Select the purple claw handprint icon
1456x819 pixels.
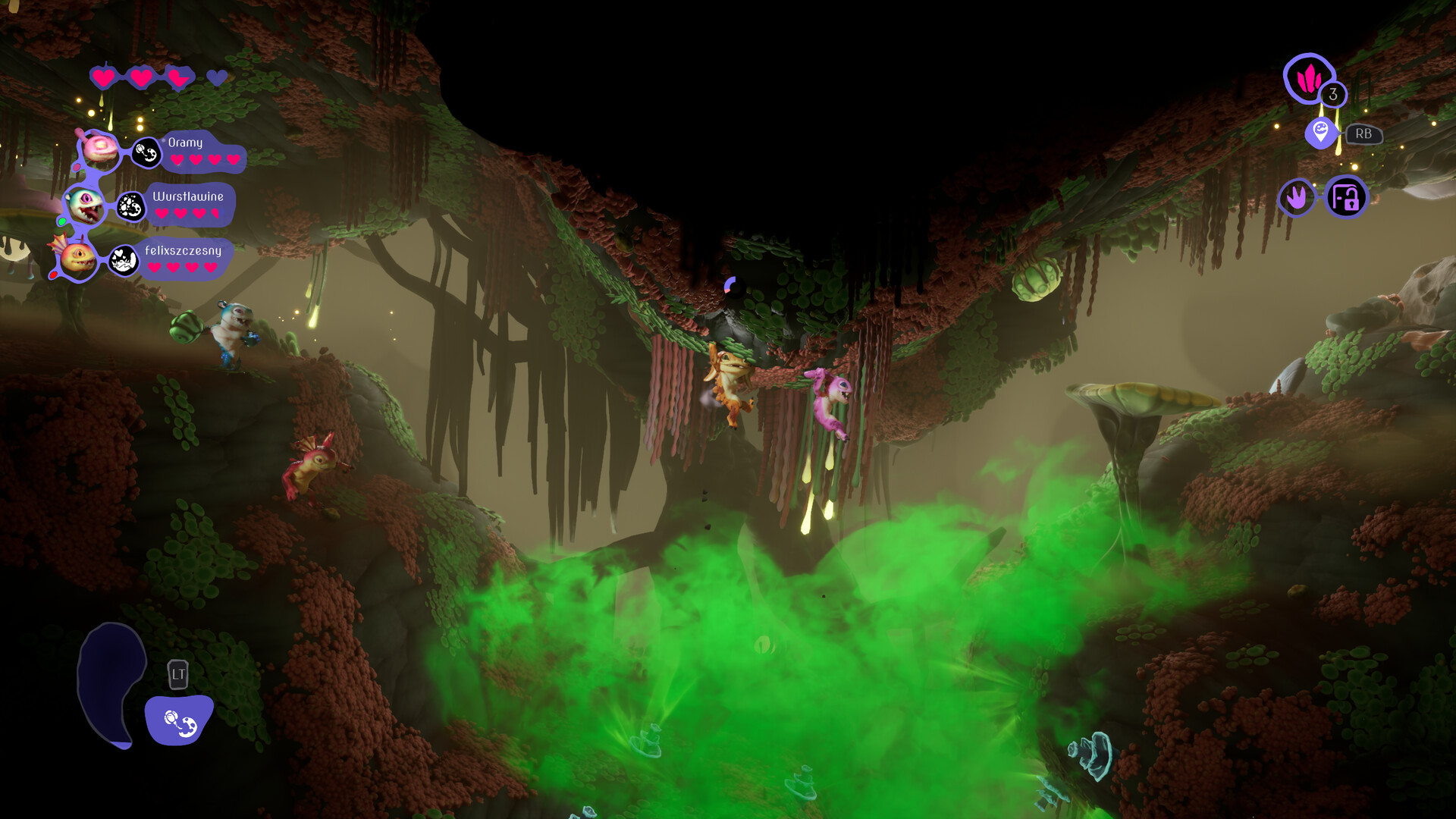tap(1297, 198)
